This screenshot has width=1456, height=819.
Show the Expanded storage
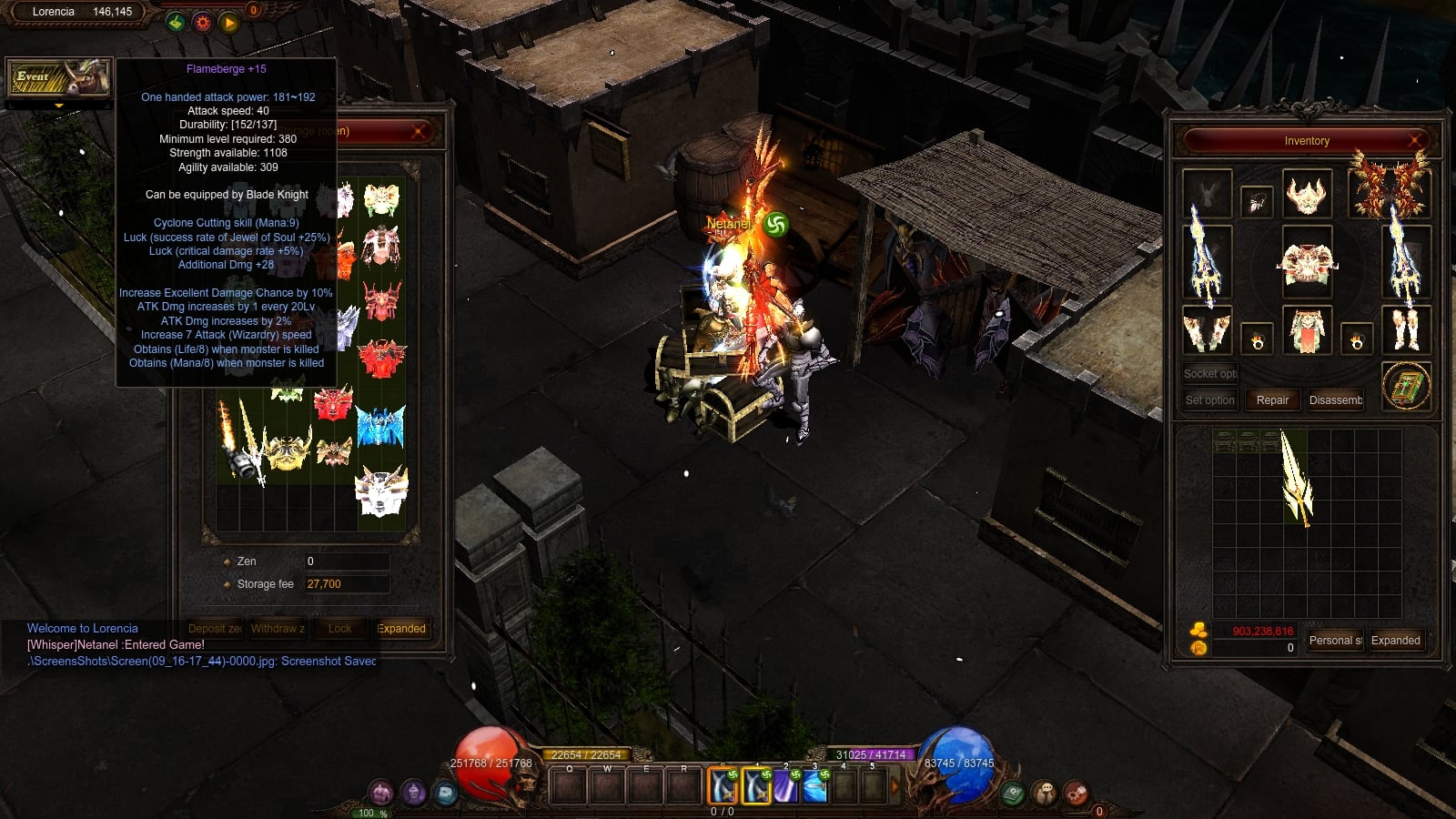[x=400, y=629]
